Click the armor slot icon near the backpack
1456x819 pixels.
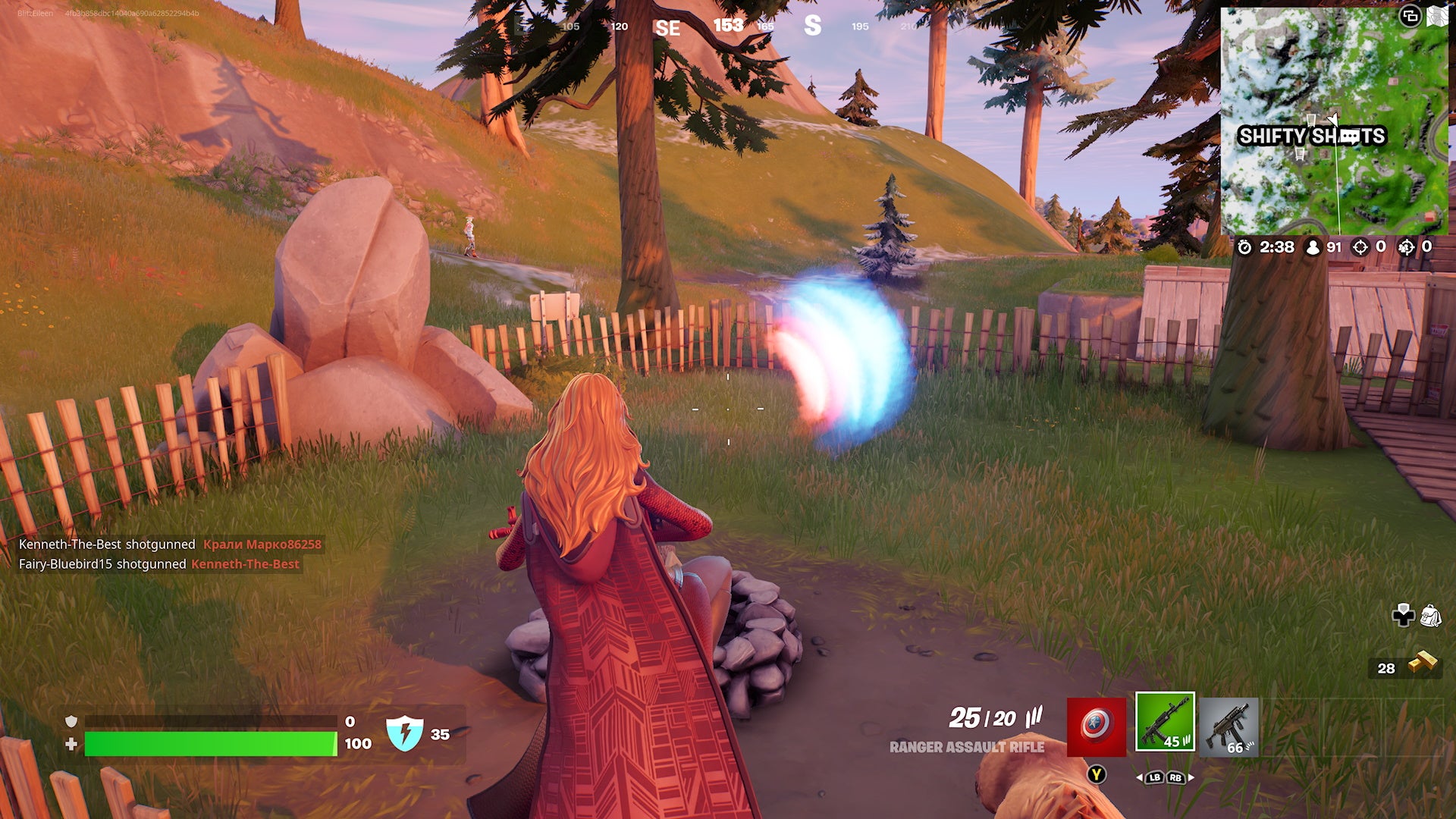[1404, 614]
